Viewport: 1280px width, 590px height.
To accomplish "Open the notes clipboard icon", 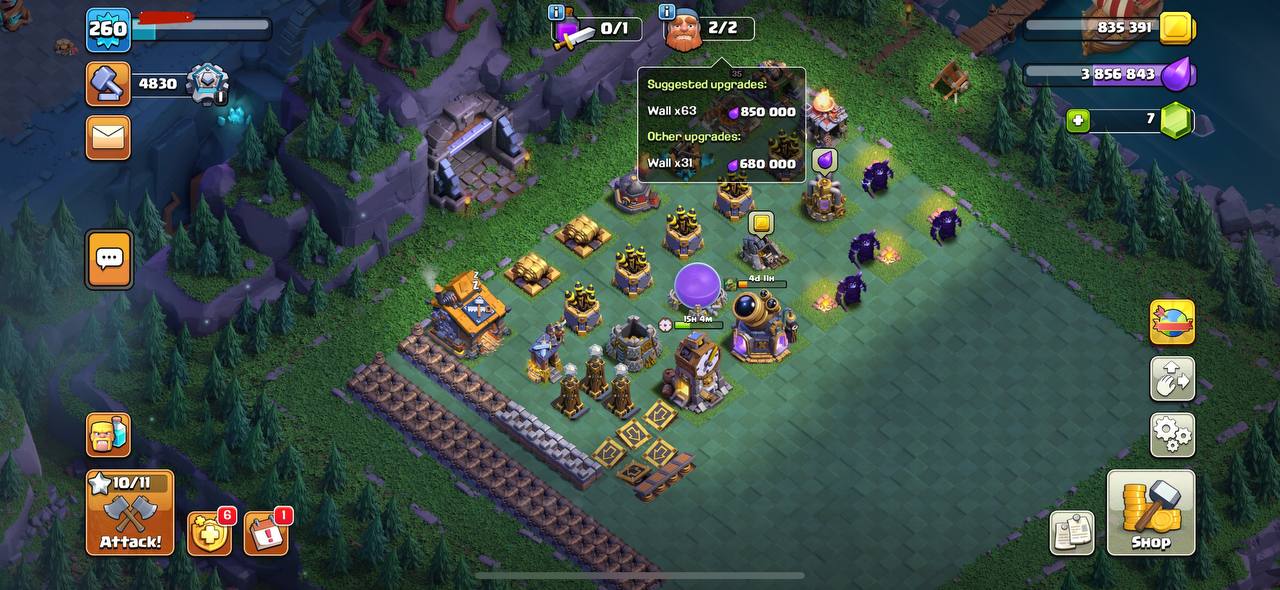I will tap(1072, 533).
